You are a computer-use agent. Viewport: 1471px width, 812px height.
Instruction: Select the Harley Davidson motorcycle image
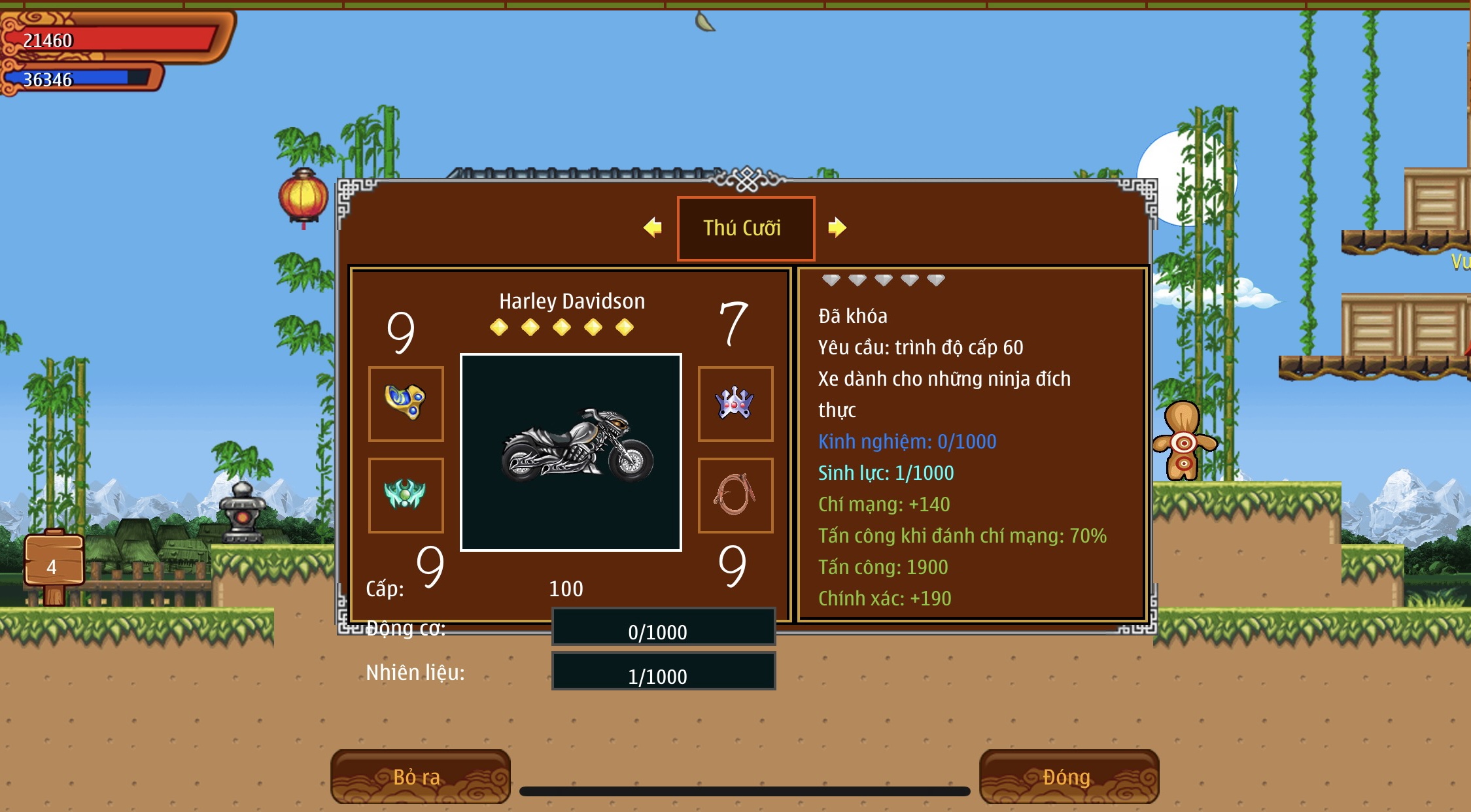571,452
